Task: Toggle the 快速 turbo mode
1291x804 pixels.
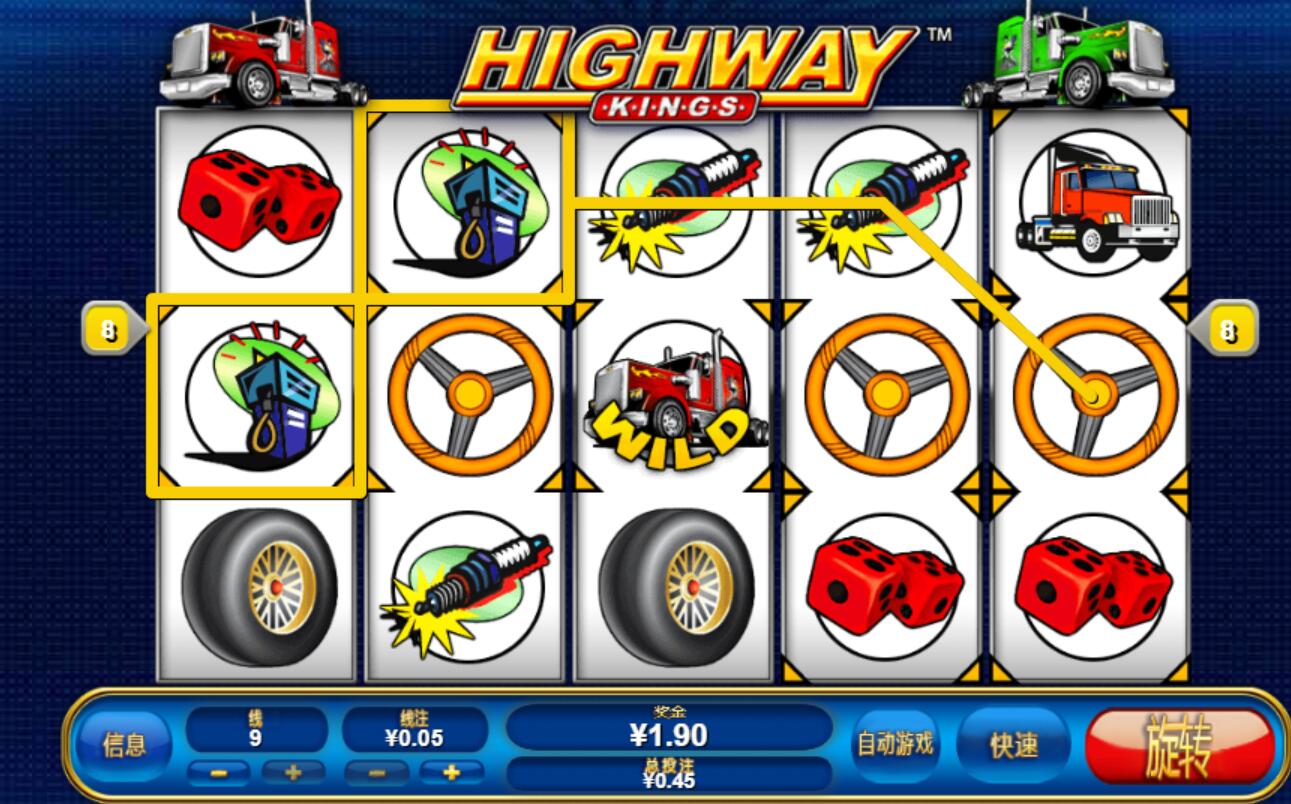Action: 1013,746
